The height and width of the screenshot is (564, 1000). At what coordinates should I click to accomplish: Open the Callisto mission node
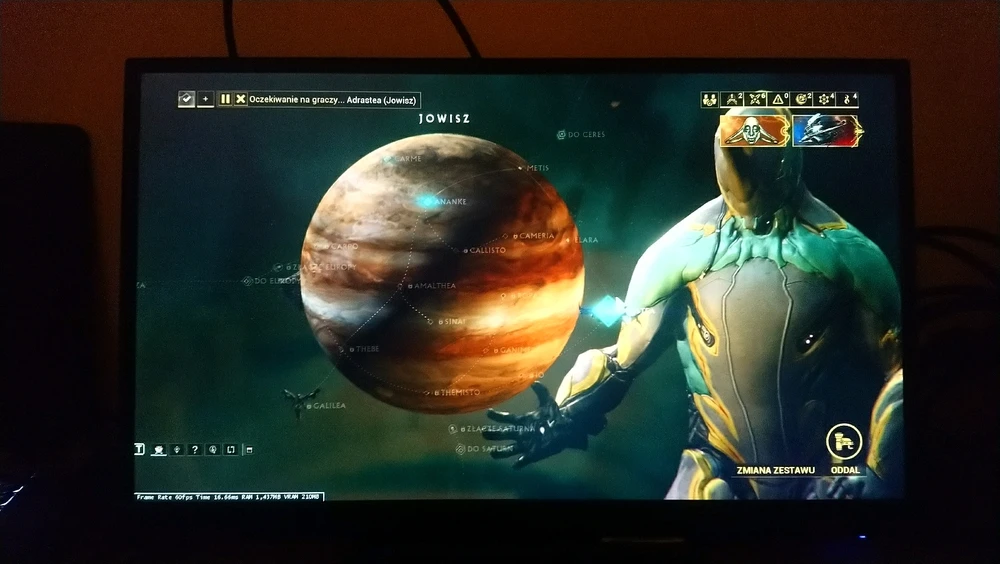click(x=465, y=250)
